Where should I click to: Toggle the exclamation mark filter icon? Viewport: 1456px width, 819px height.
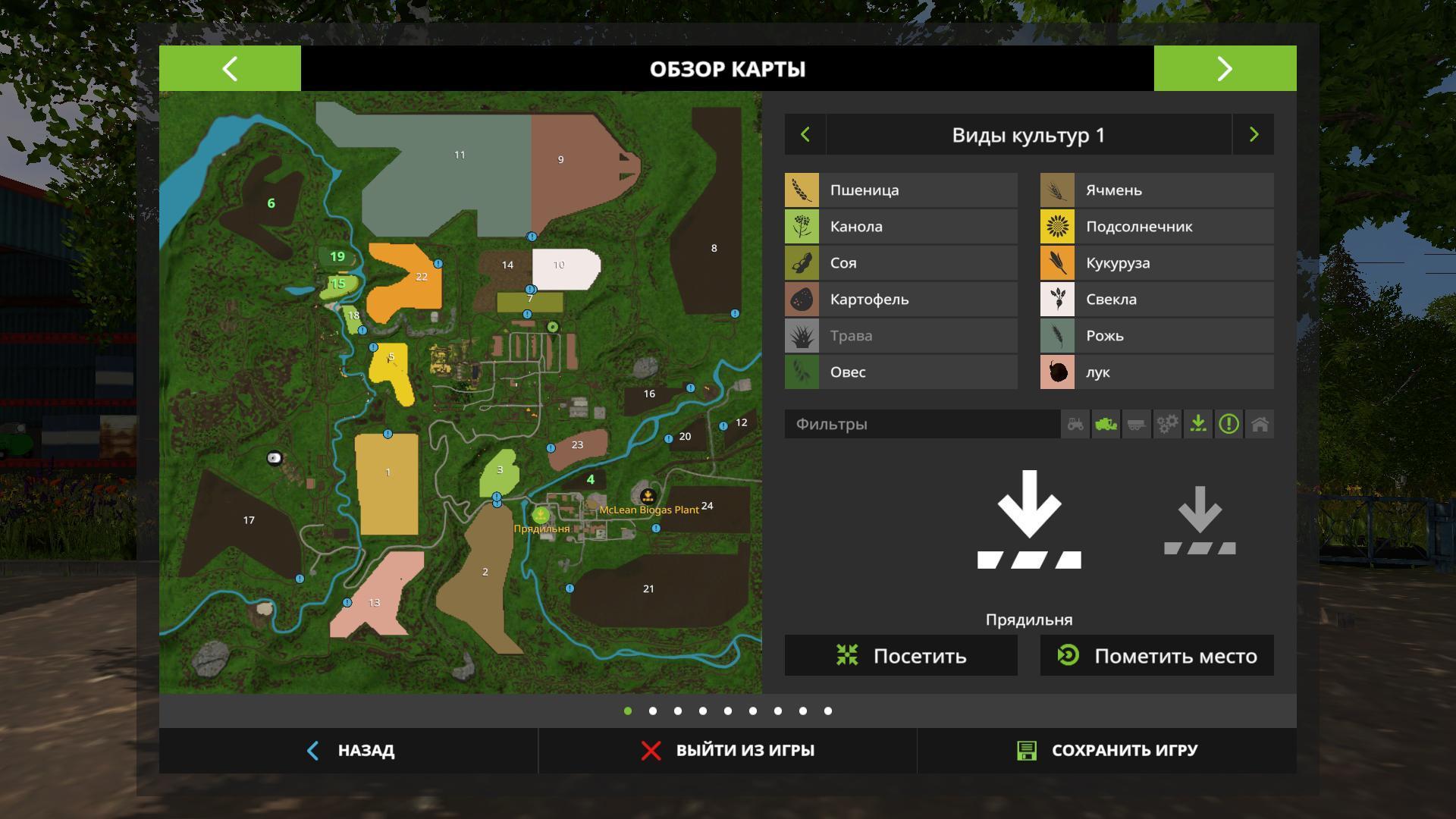click(1228, 424)
